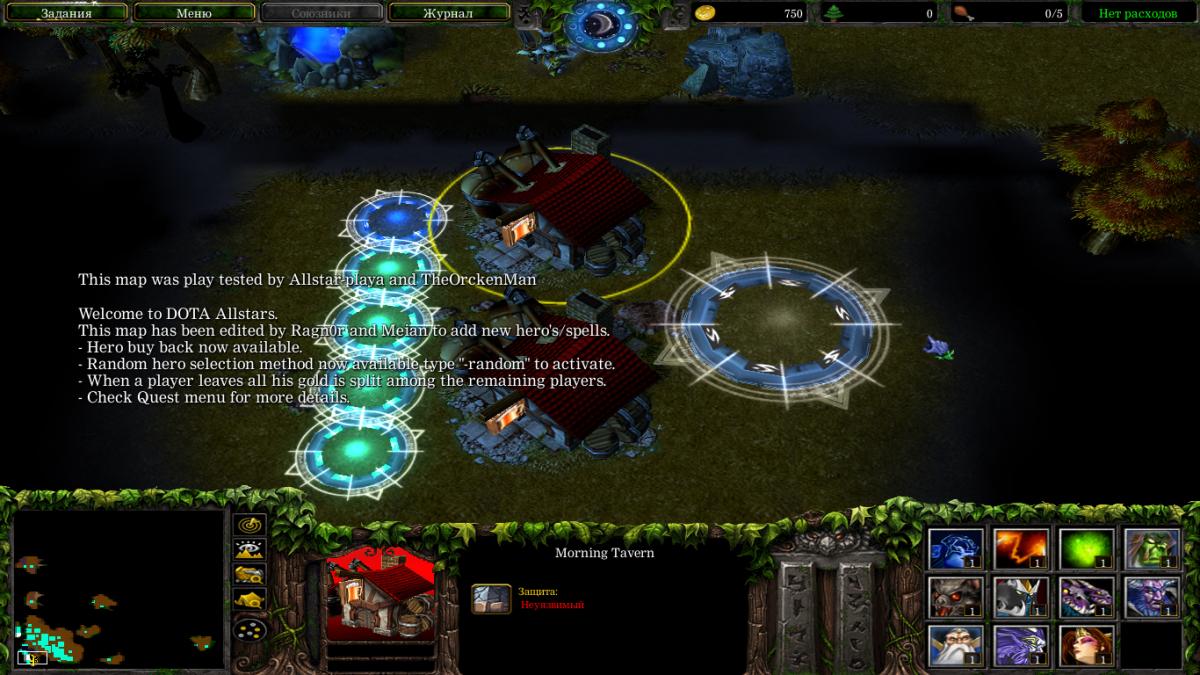The image size is (1200, 675).
Task: Choose the red-eyed grey beast hero
Action: click(955, 598)
